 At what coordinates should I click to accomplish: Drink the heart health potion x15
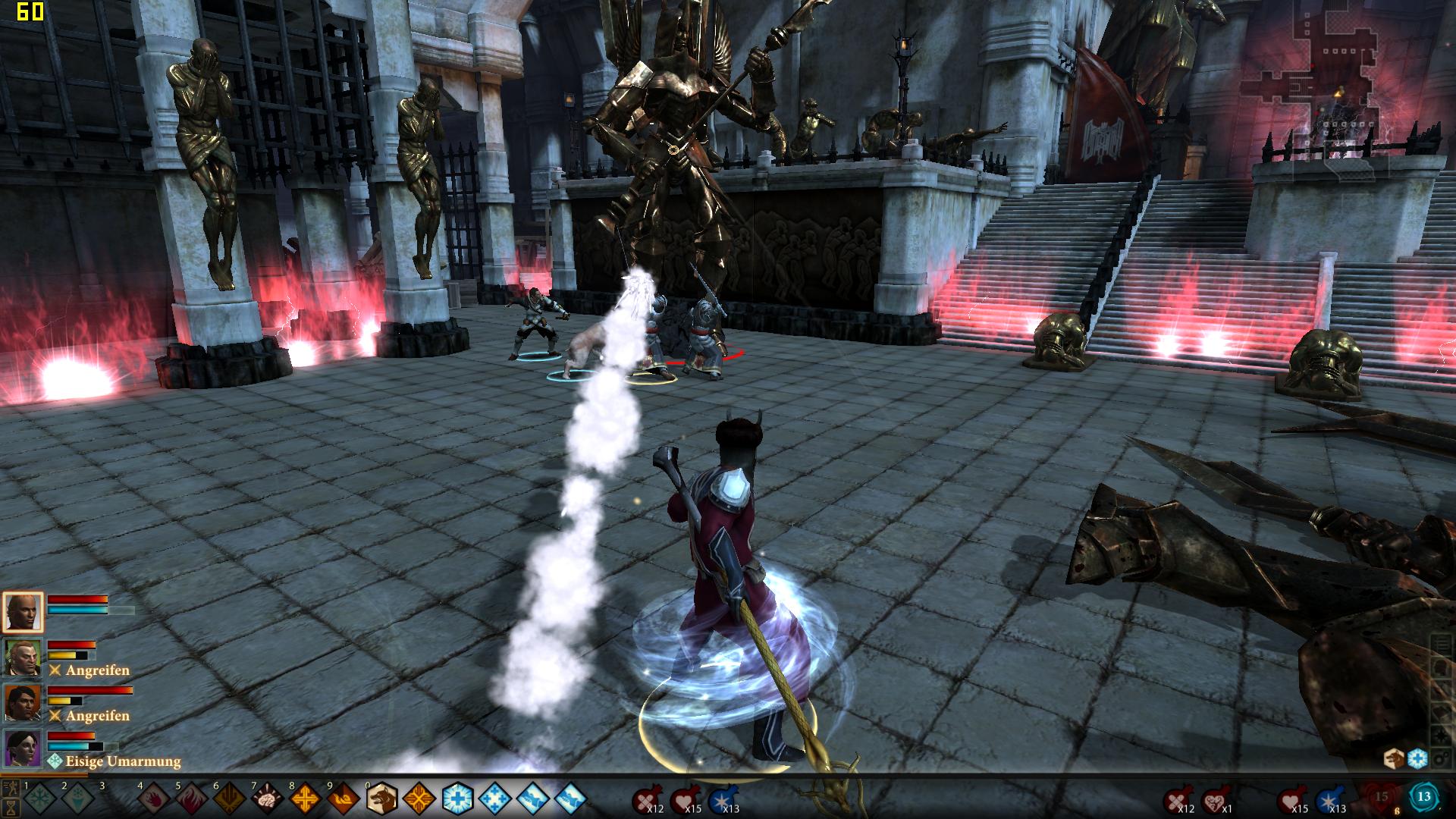click(685, 799)
